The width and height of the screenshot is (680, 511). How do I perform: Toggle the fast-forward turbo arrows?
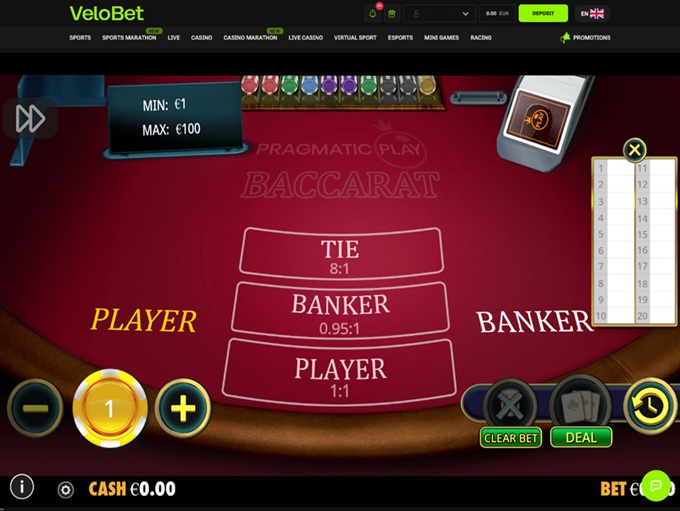coord(30,119)
